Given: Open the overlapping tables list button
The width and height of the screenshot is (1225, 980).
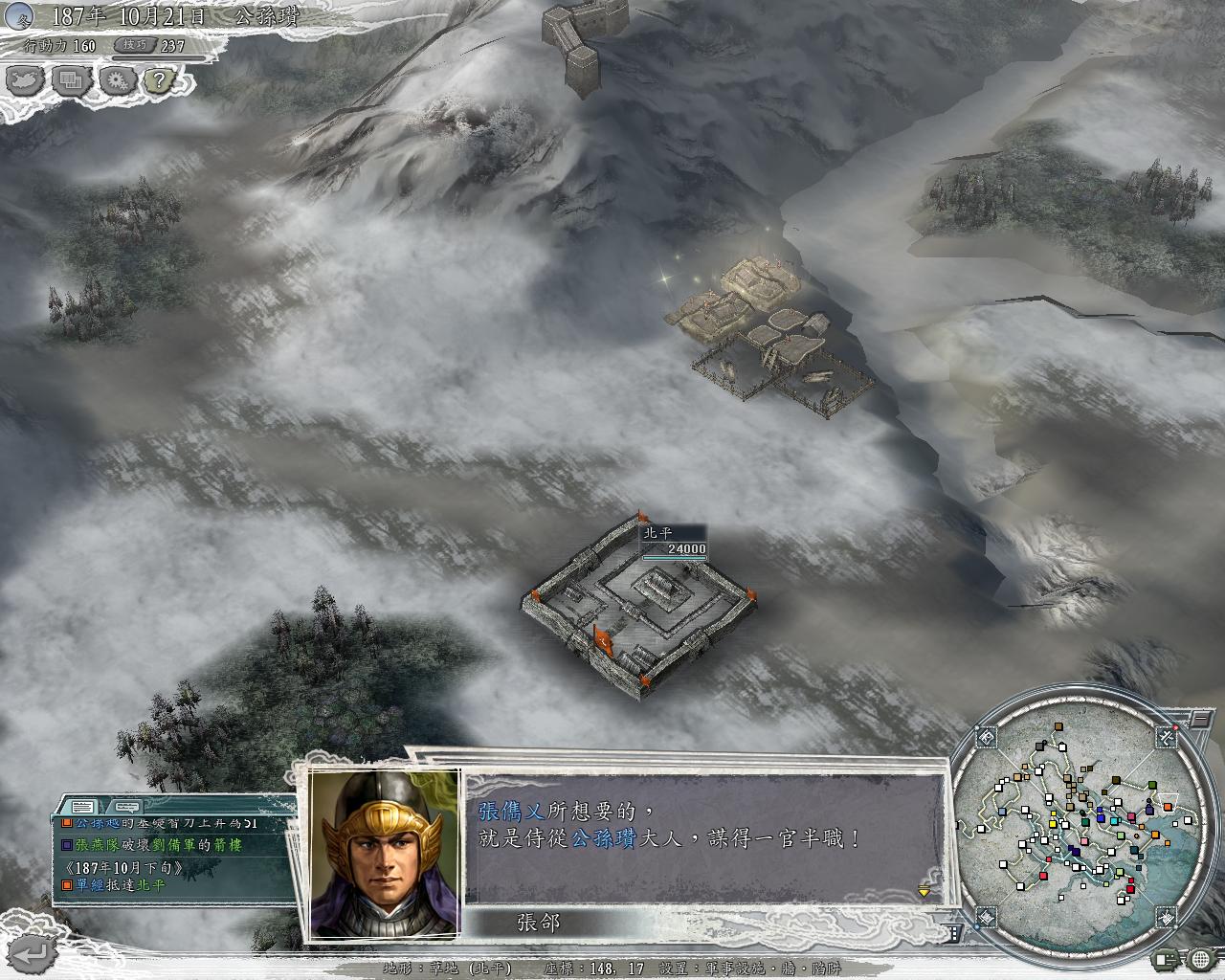Looking at the screenshot, I should pyautogui.click(x=73, y=79).
